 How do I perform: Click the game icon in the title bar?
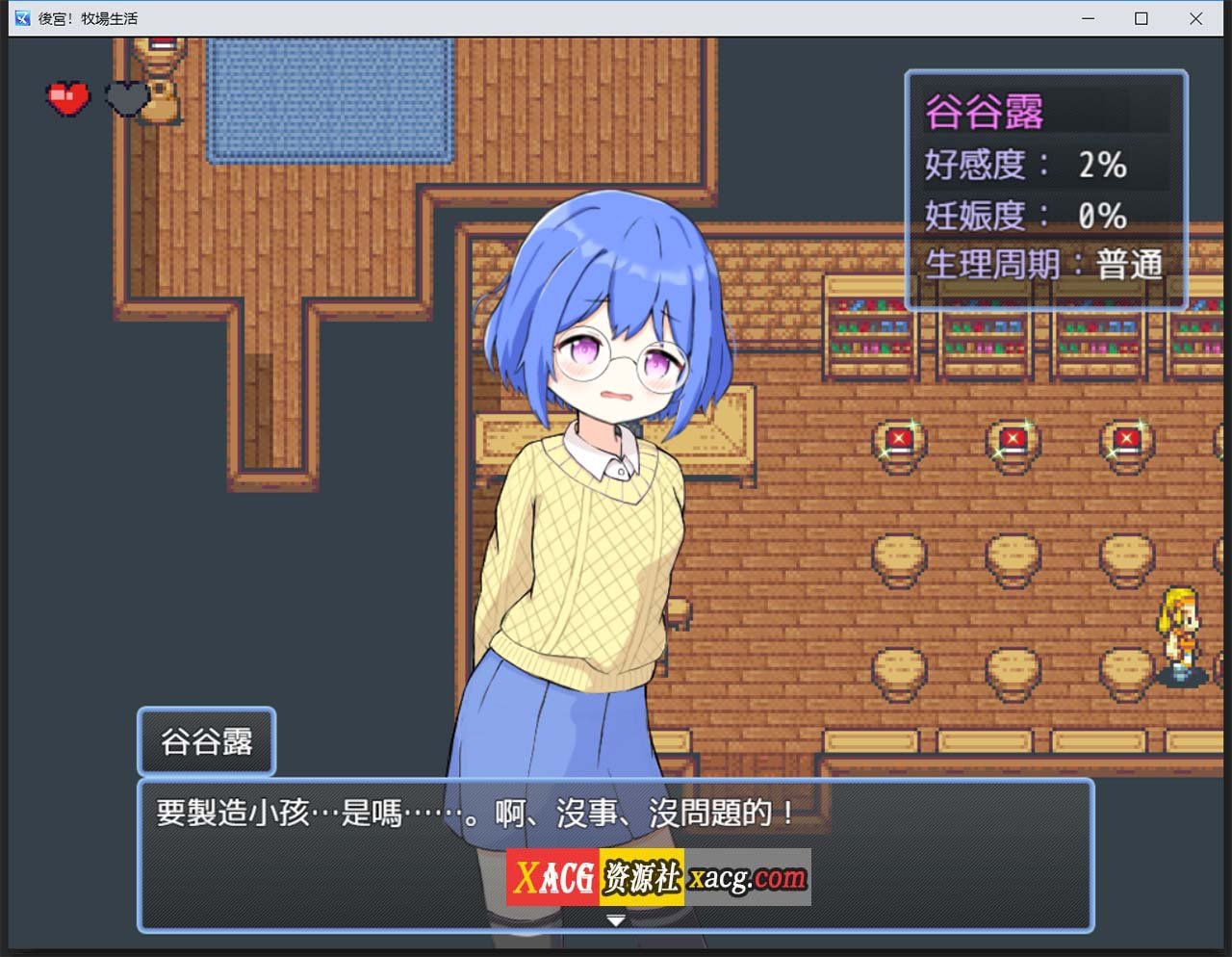point(22,17)
